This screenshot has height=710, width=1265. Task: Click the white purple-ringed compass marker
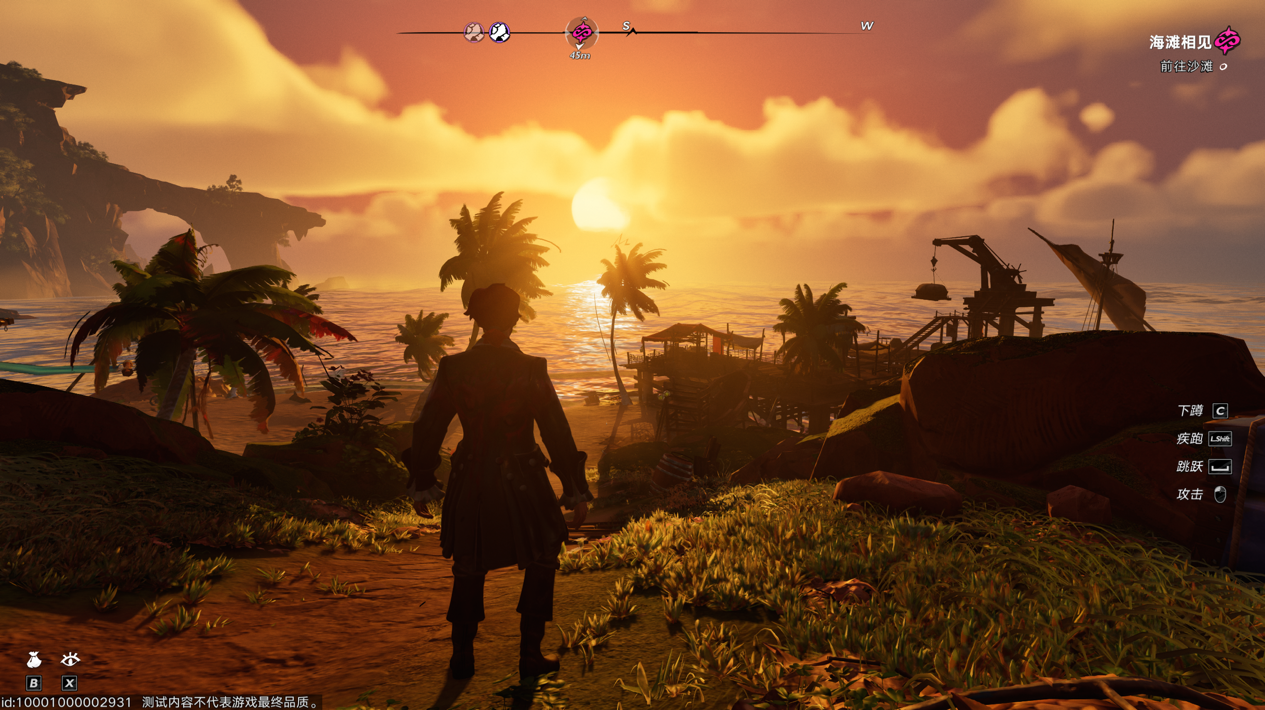500,33
